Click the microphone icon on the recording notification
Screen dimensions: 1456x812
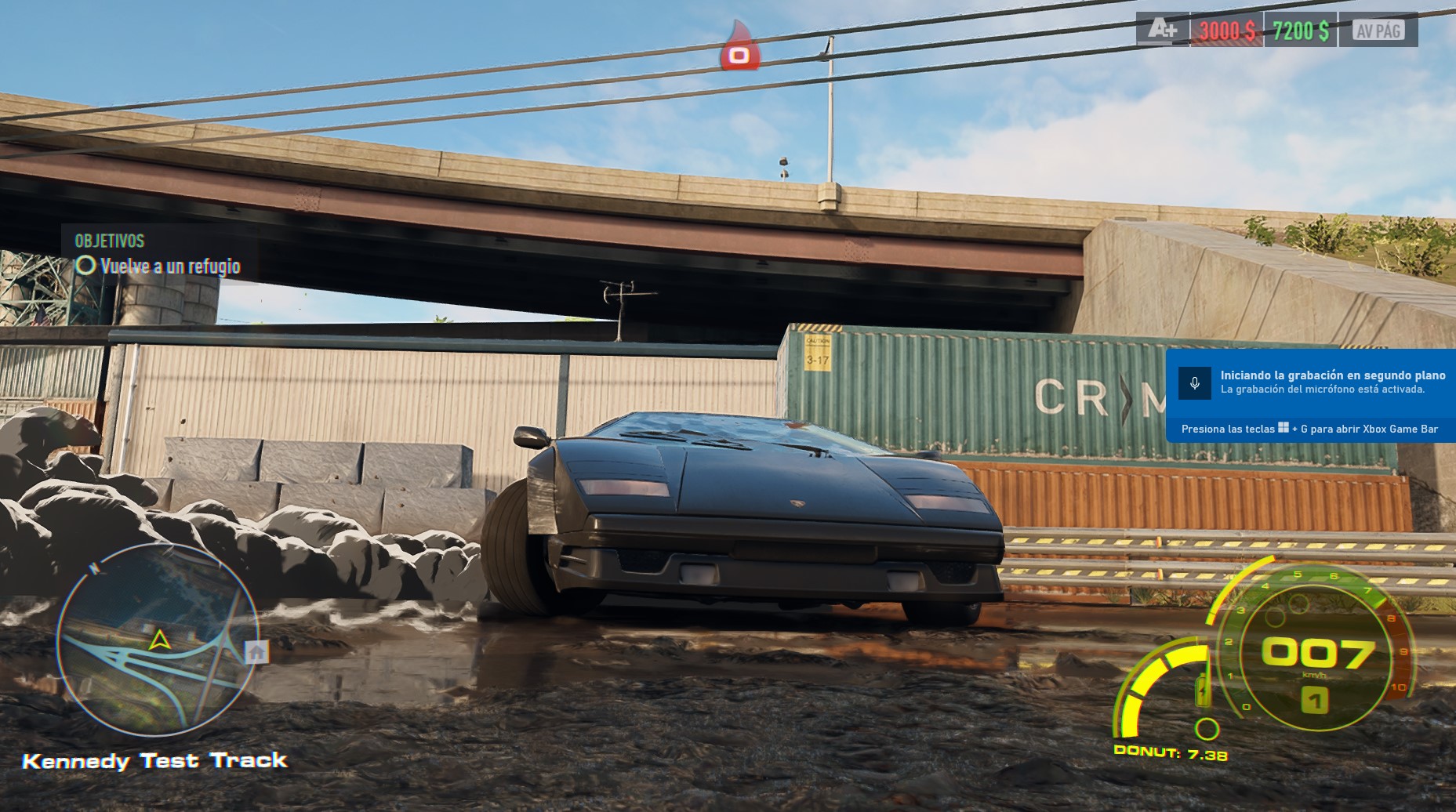tap(1195, 384)
